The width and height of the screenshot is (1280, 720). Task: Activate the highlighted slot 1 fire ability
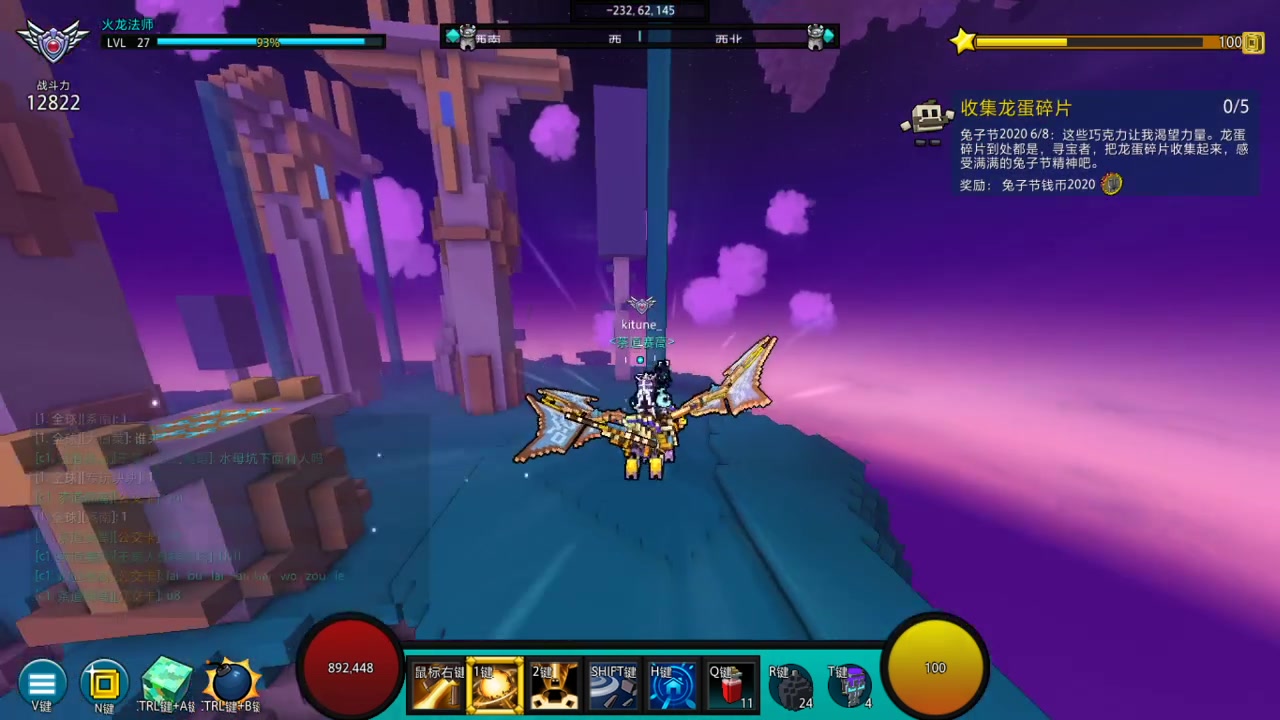[x=495, y=686]
